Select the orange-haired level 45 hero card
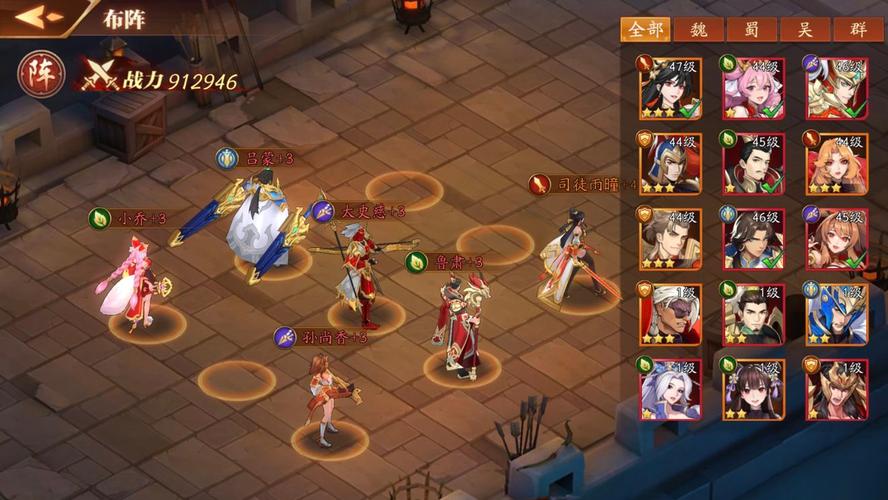 coord(836,238)
